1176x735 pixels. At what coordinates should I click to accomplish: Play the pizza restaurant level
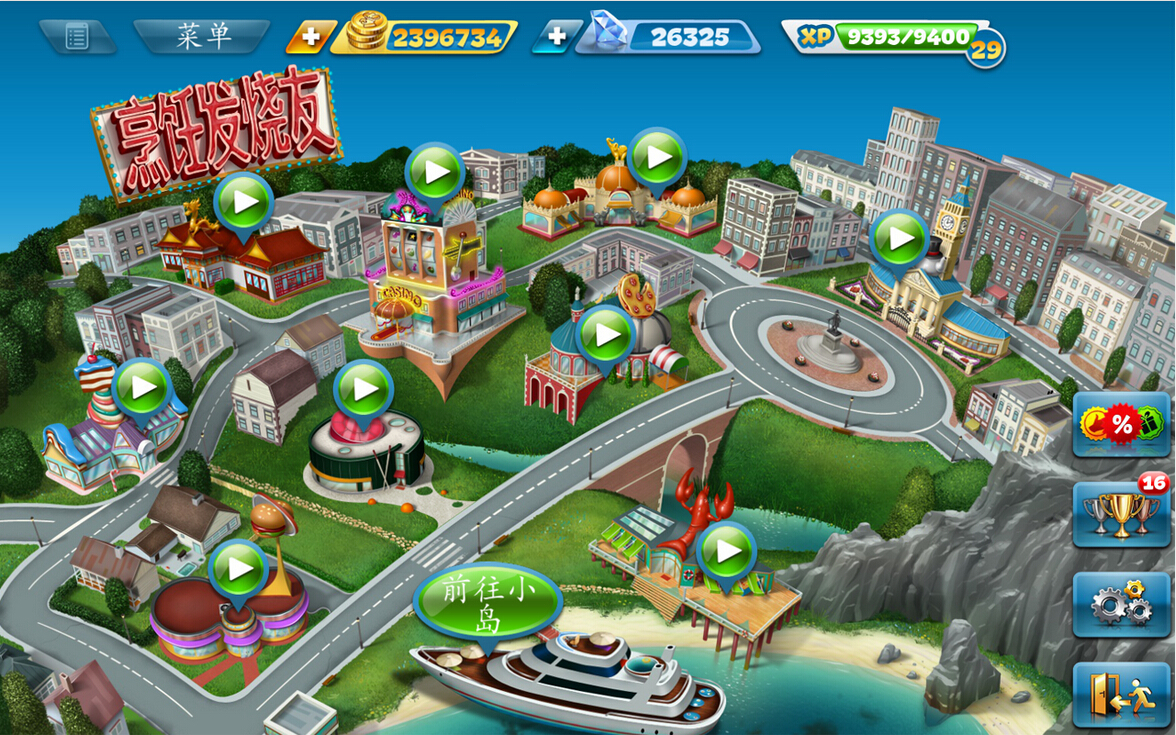click(x=606, y=335)
